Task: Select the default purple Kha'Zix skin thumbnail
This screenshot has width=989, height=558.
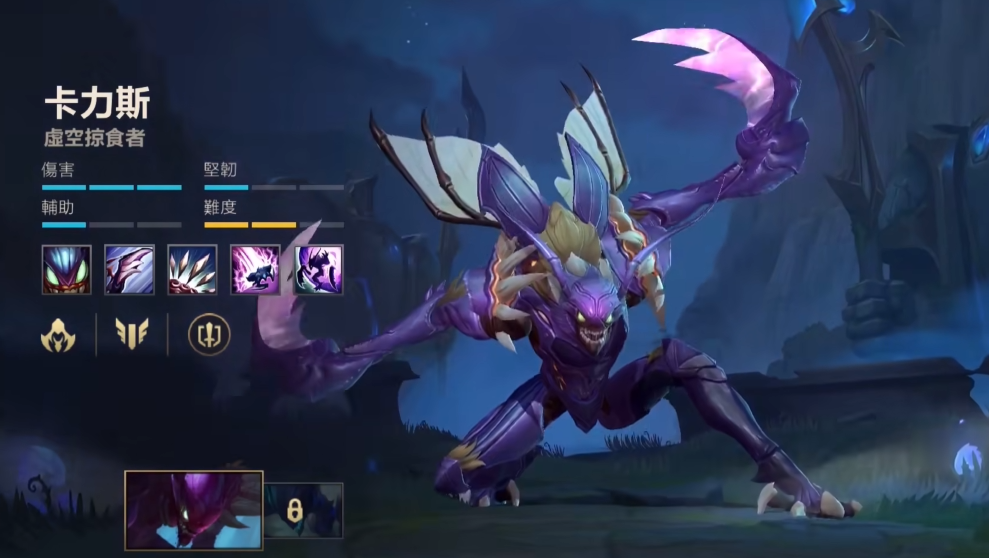Action: pyautogui.click(x=194, y=510)
